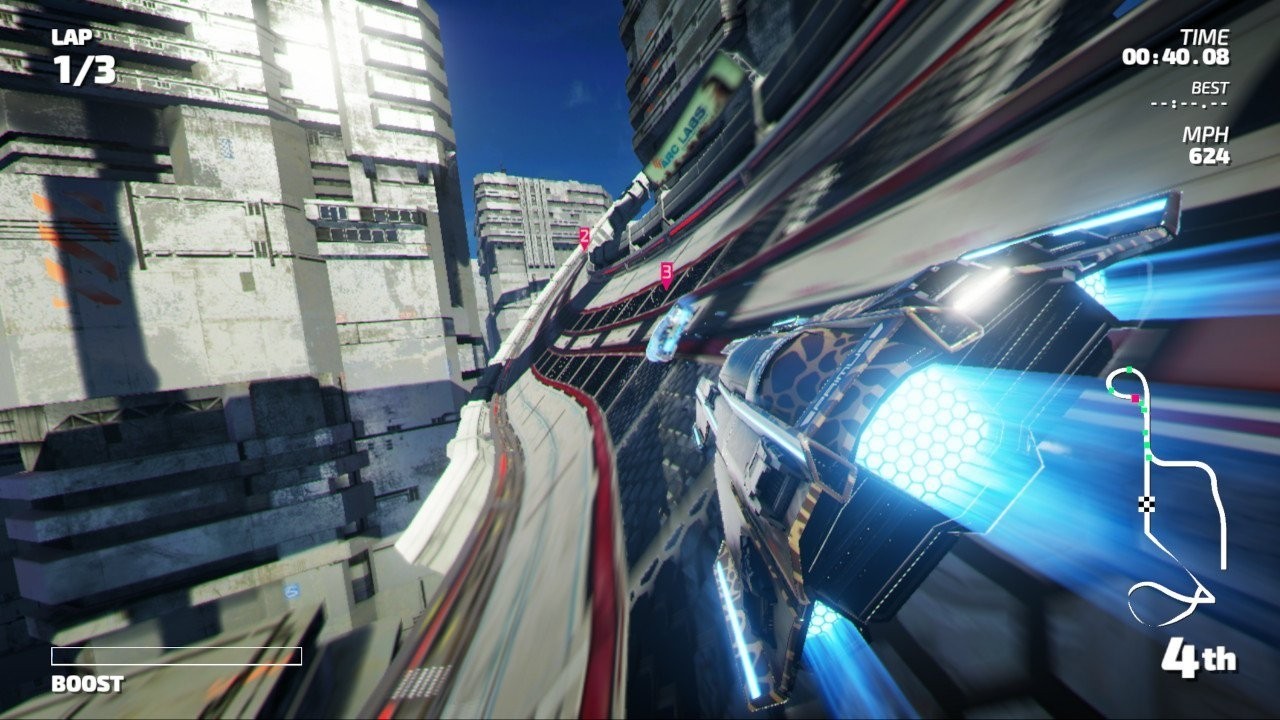The image size is (1280, 720).
Task: Click the checkered start/finish marker on minimap
Action: [1146, 502]
